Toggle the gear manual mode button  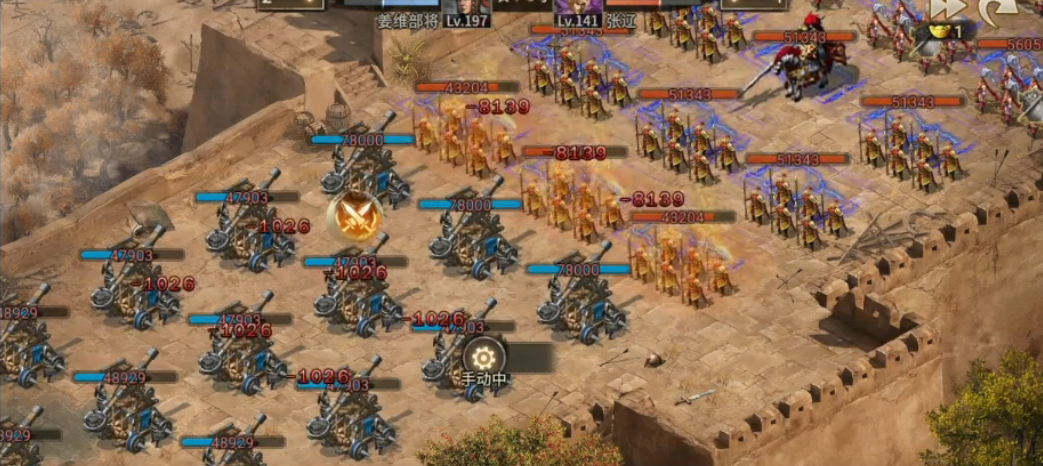tap(484, 357)
